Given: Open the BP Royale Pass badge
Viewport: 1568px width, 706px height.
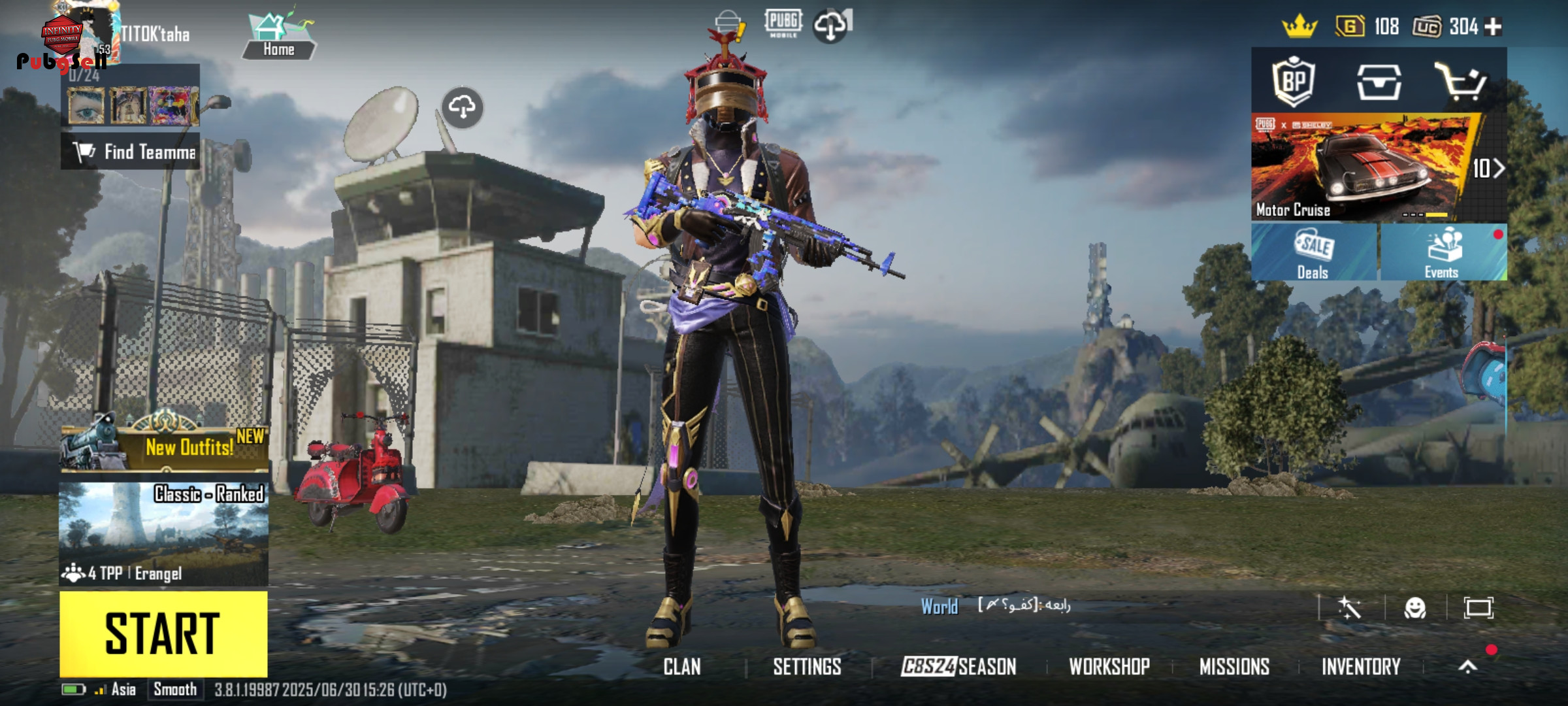Looking at the screenshot, I should [1294, 81].
